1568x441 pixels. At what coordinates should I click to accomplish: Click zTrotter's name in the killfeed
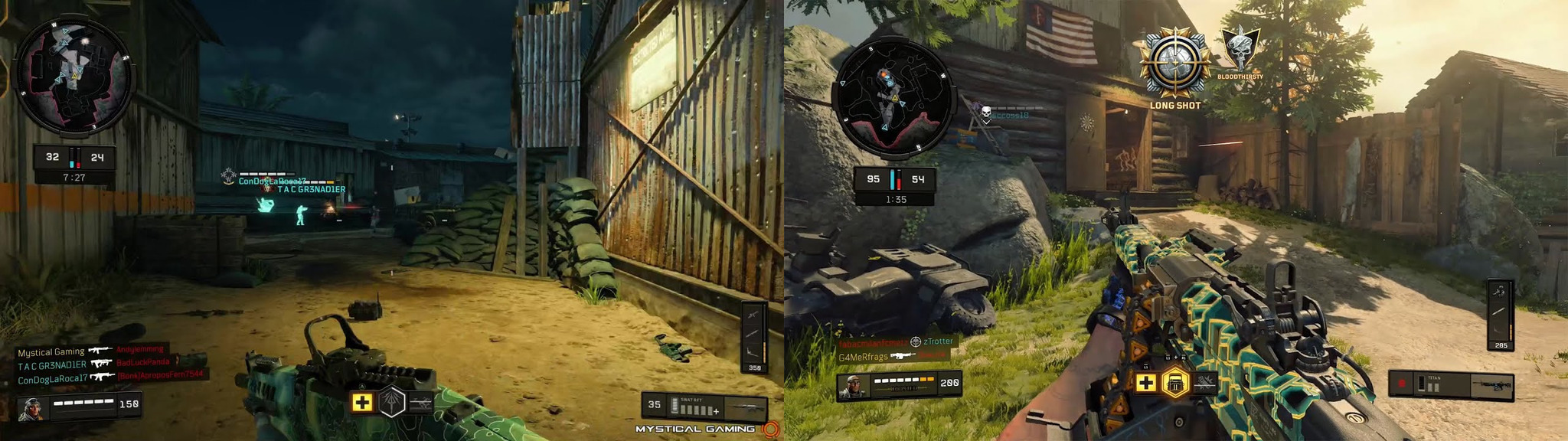[x=938, y=341]
